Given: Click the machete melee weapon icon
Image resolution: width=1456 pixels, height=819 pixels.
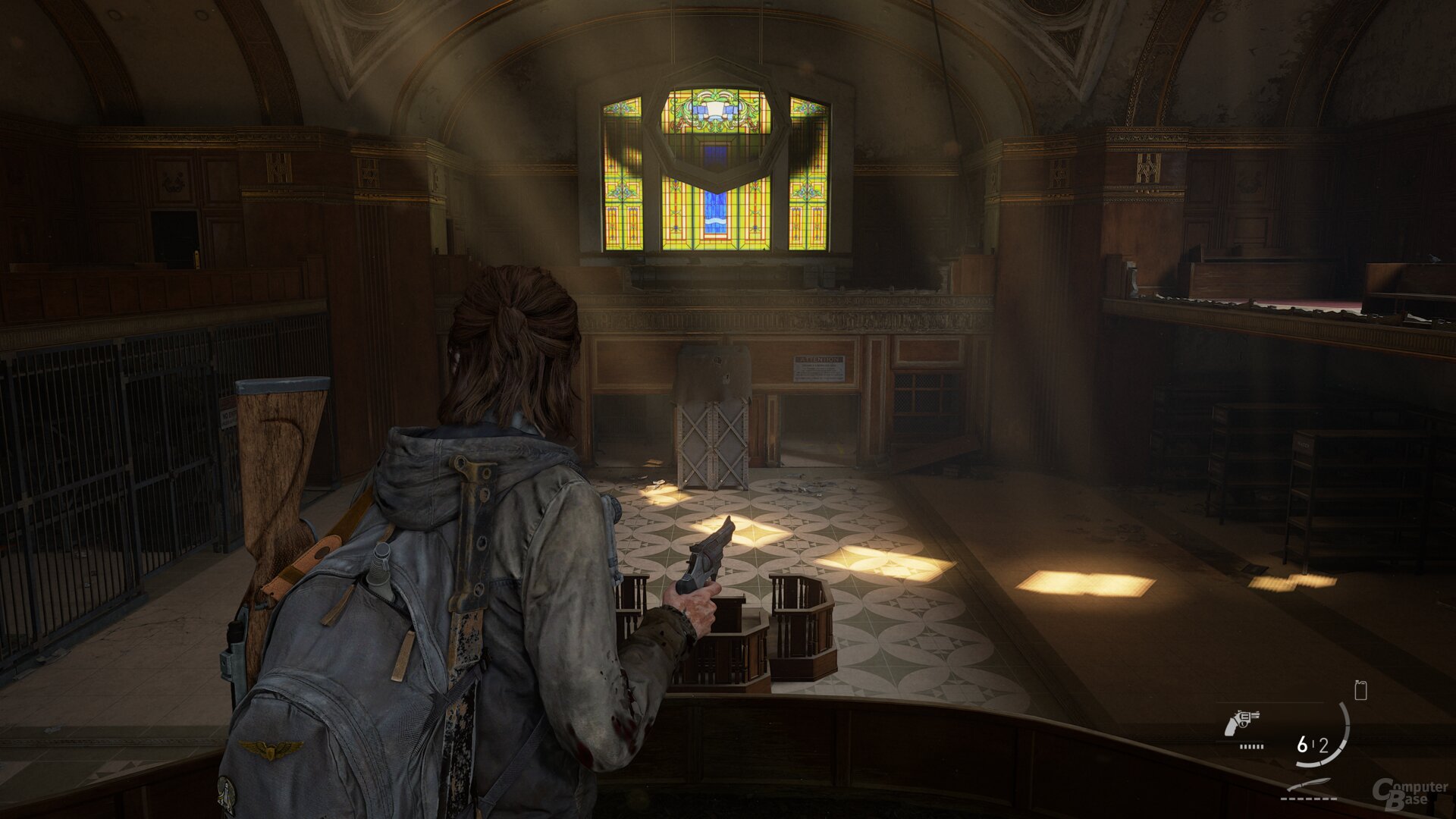Looking at the screenshot, I should [x=1310, y=785].
